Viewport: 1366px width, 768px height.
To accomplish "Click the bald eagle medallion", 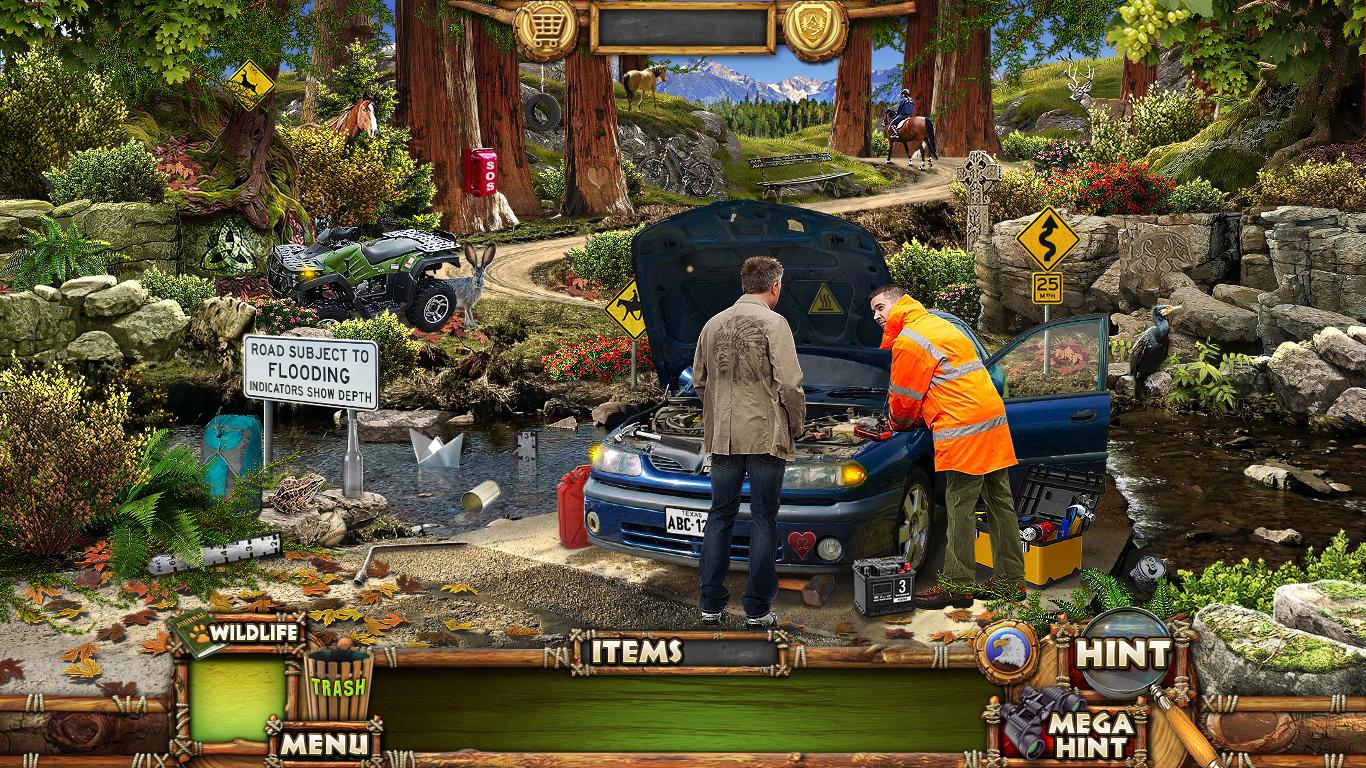I will pos(1007,653).
